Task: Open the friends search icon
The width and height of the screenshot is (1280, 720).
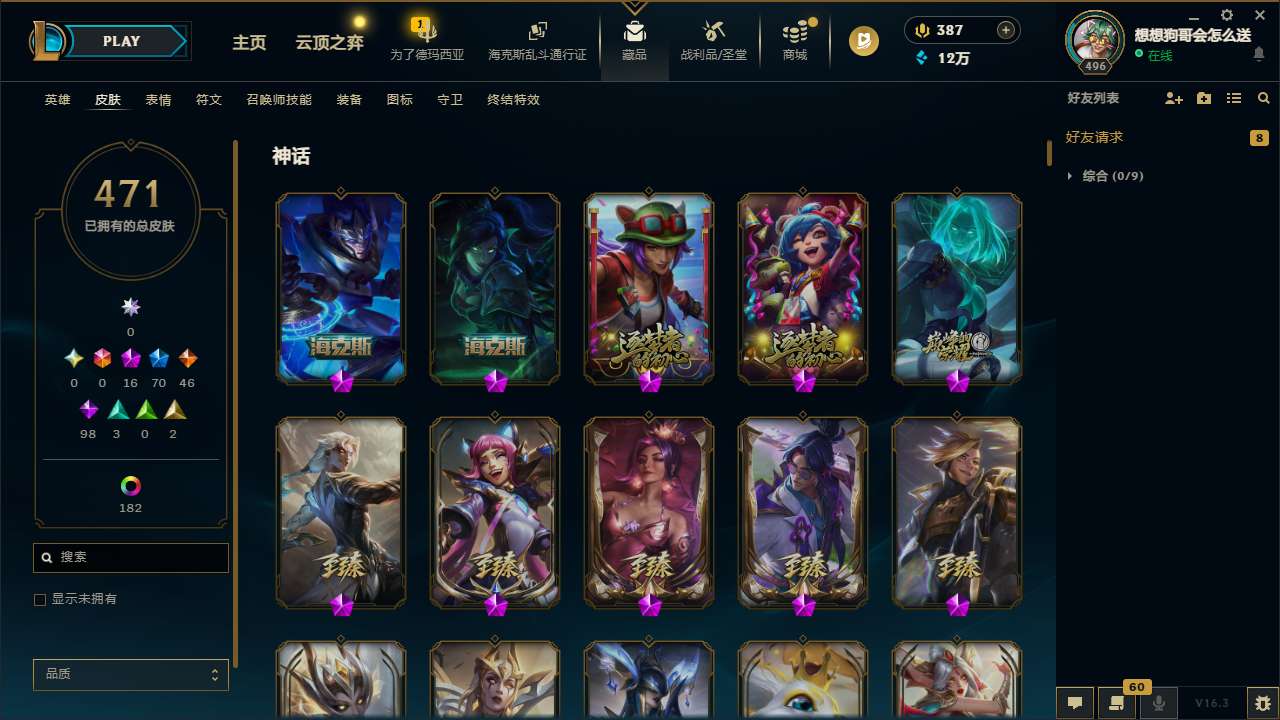Action: 1263,98
